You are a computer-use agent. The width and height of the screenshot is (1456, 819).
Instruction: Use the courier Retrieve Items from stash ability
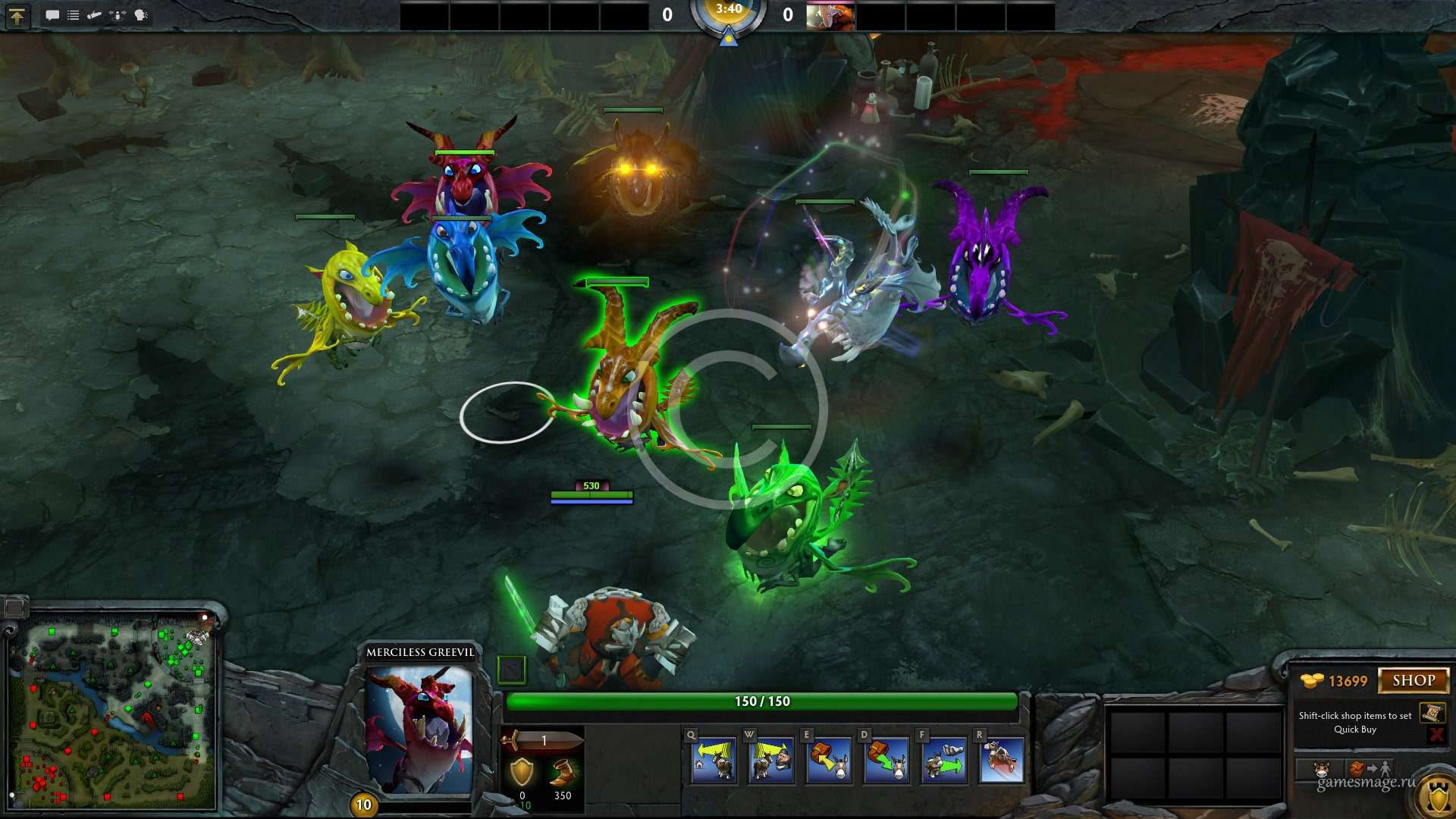coord(886,761)
